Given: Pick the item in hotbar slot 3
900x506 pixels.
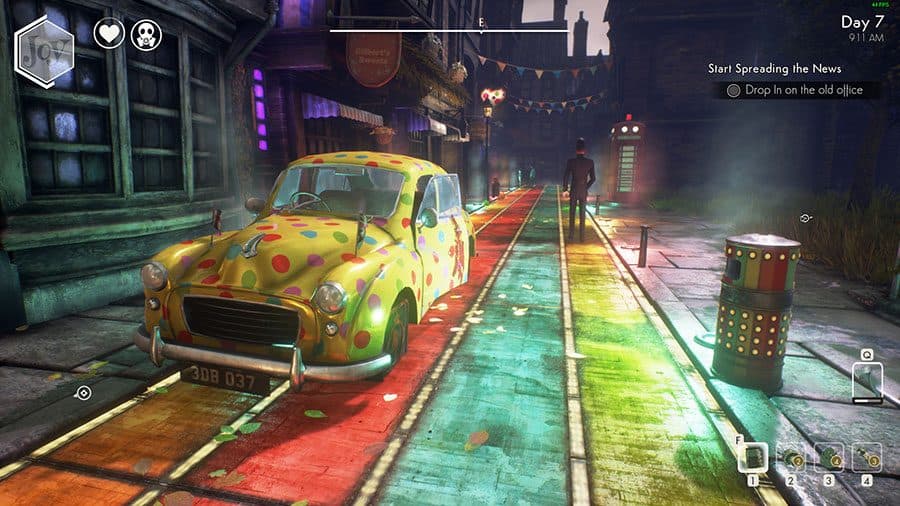Looking at the screenshot, I should 828,458.
